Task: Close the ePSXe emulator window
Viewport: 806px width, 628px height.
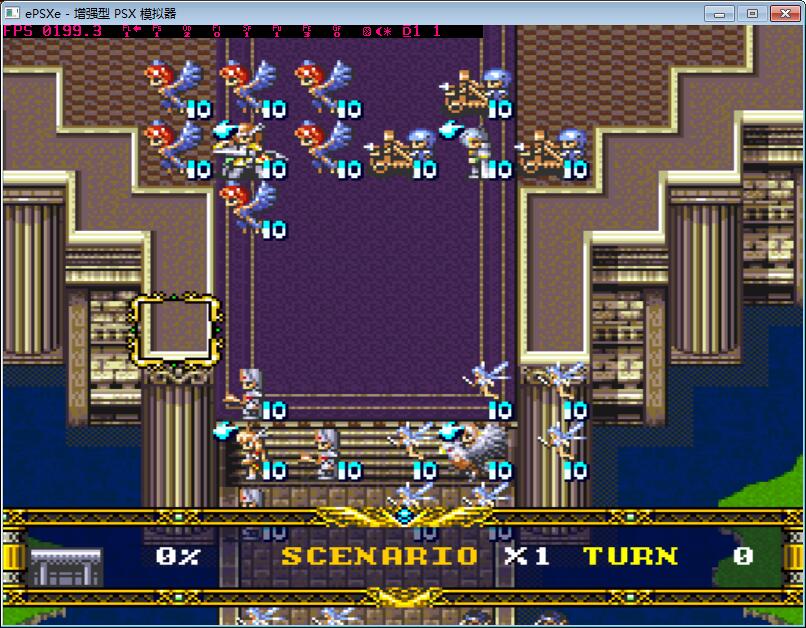Action: tap(783, 13)
